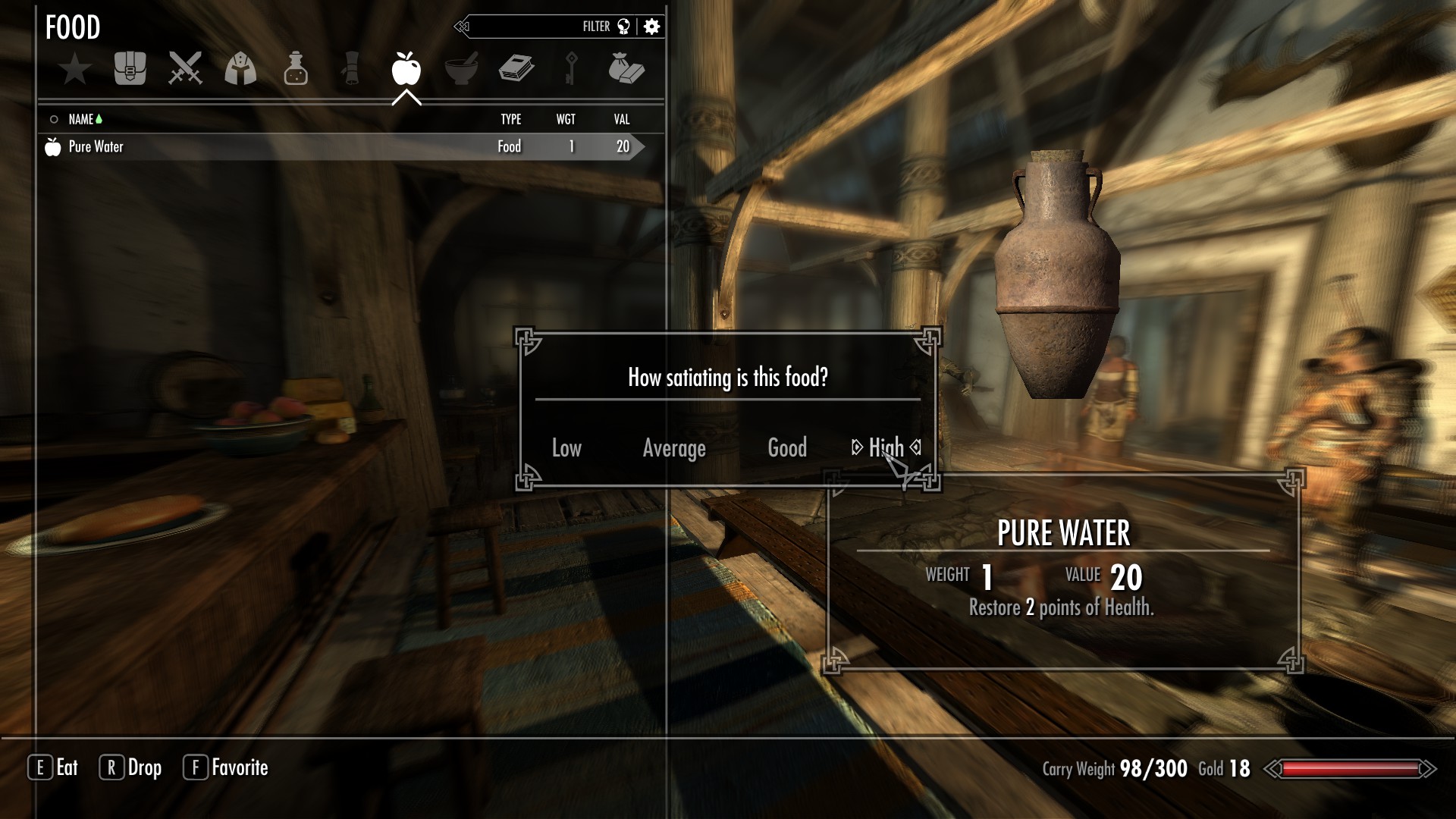Select Average in the satiation prompt
Image resolution: width=1456 pixels, height=819 pixels.
coord(674,448)
